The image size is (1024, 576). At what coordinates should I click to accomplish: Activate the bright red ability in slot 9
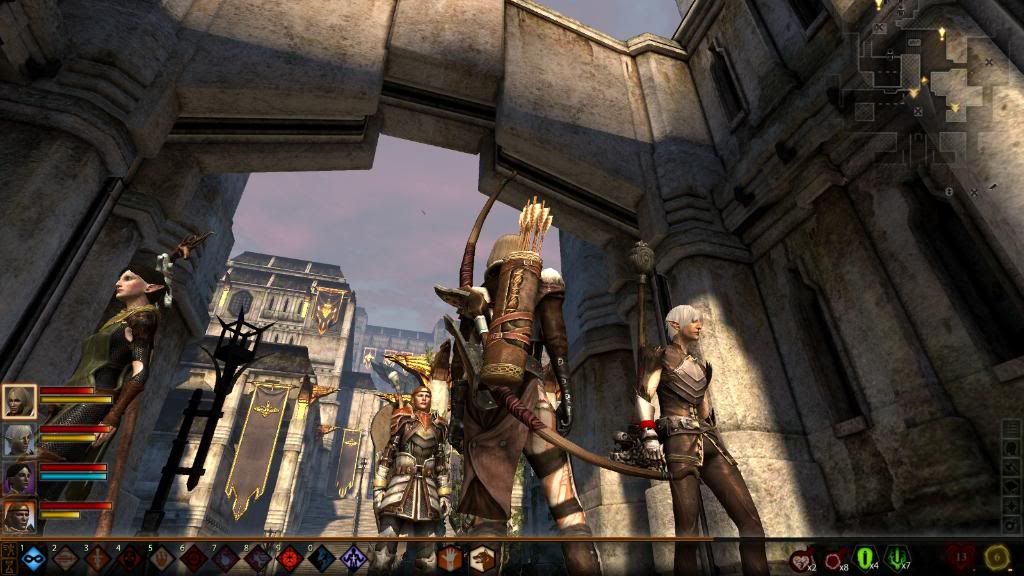pyautogui.click(x=290, y=558)
